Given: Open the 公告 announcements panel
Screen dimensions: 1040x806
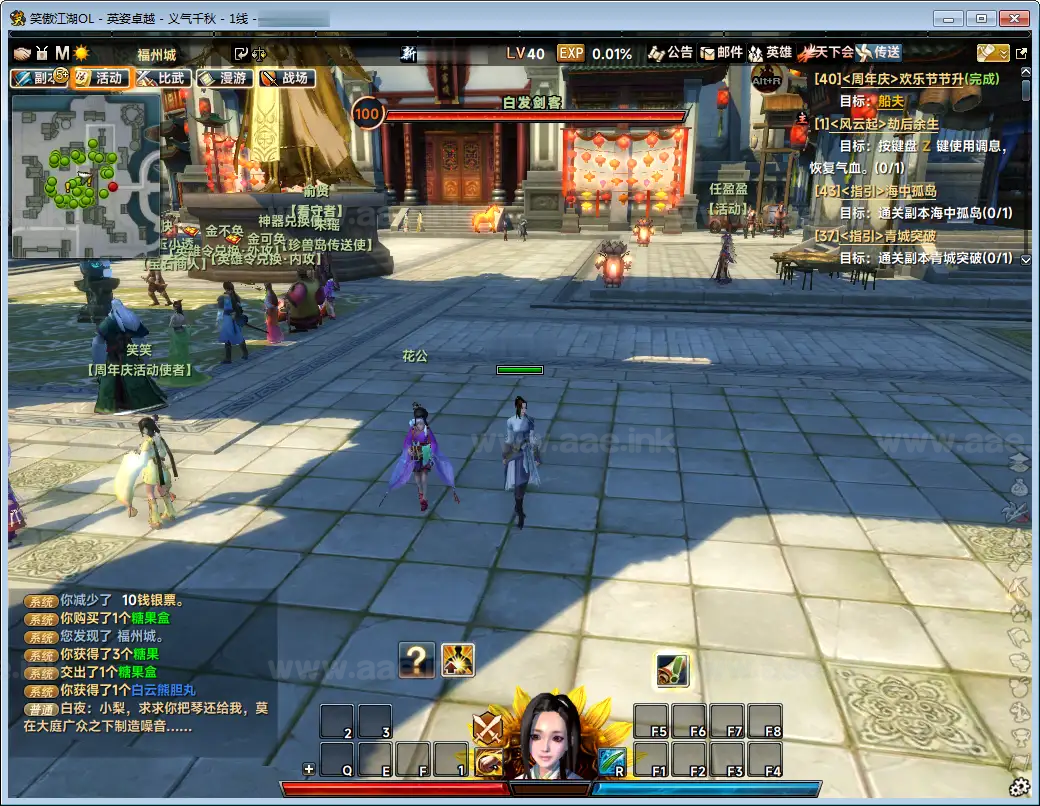Looking at the screenshot, I should [670, 53].
